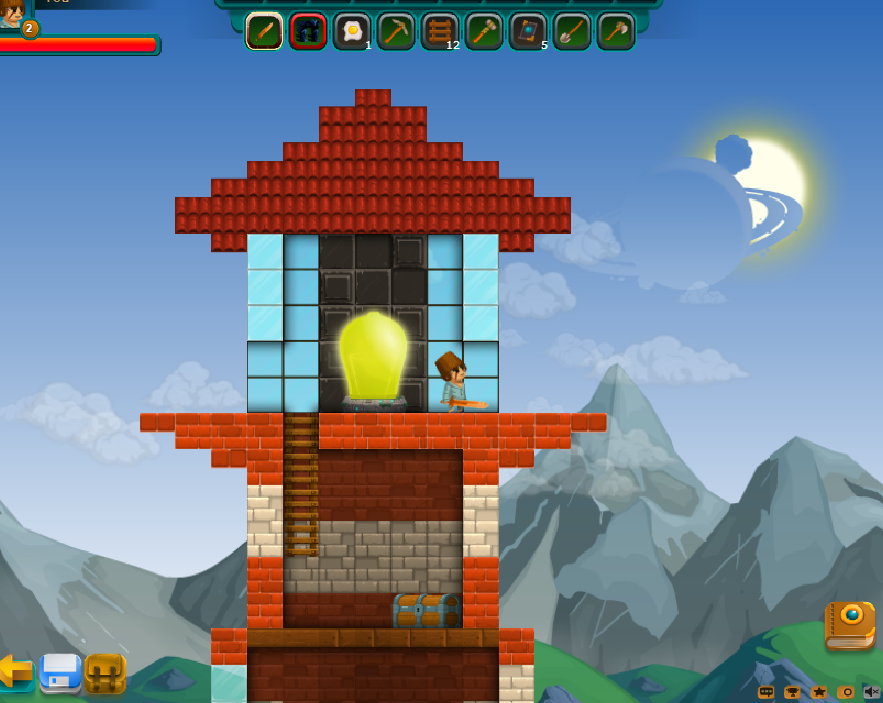
Task: Select the sword in the first hotbar slot
Action: [264, 31]
